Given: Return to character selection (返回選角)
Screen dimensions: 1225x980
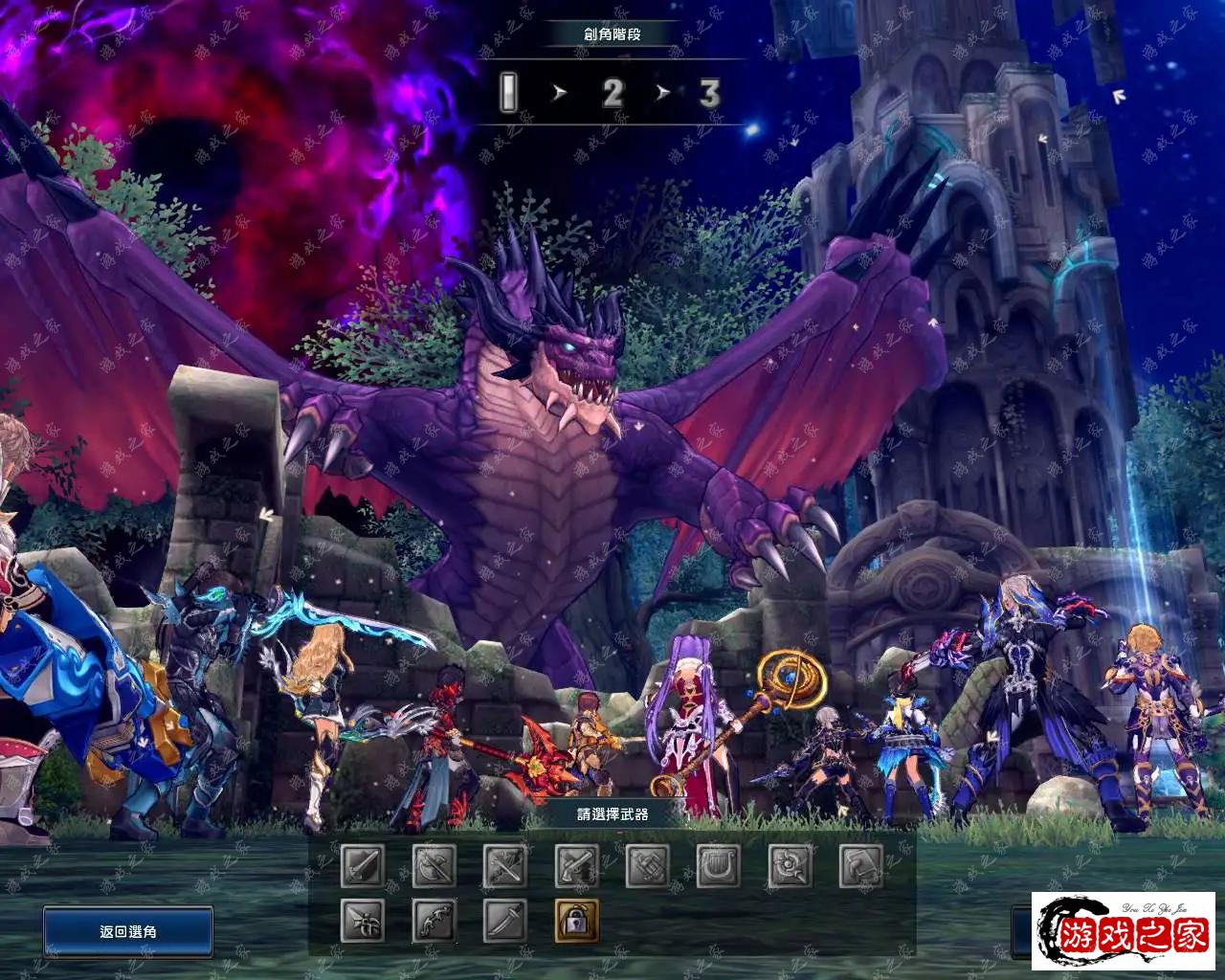Looking at the screenshot, I should [127, 931].
